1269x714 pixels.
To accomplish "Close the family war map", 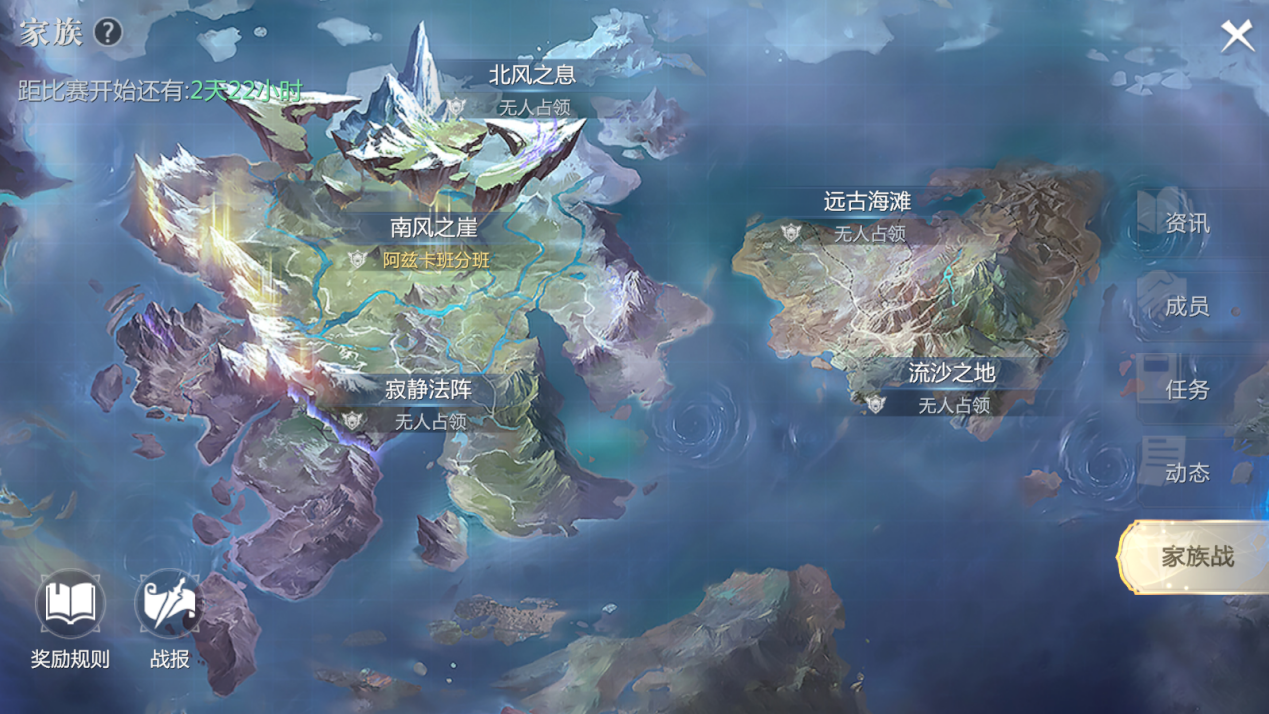I will (1237, 36).
